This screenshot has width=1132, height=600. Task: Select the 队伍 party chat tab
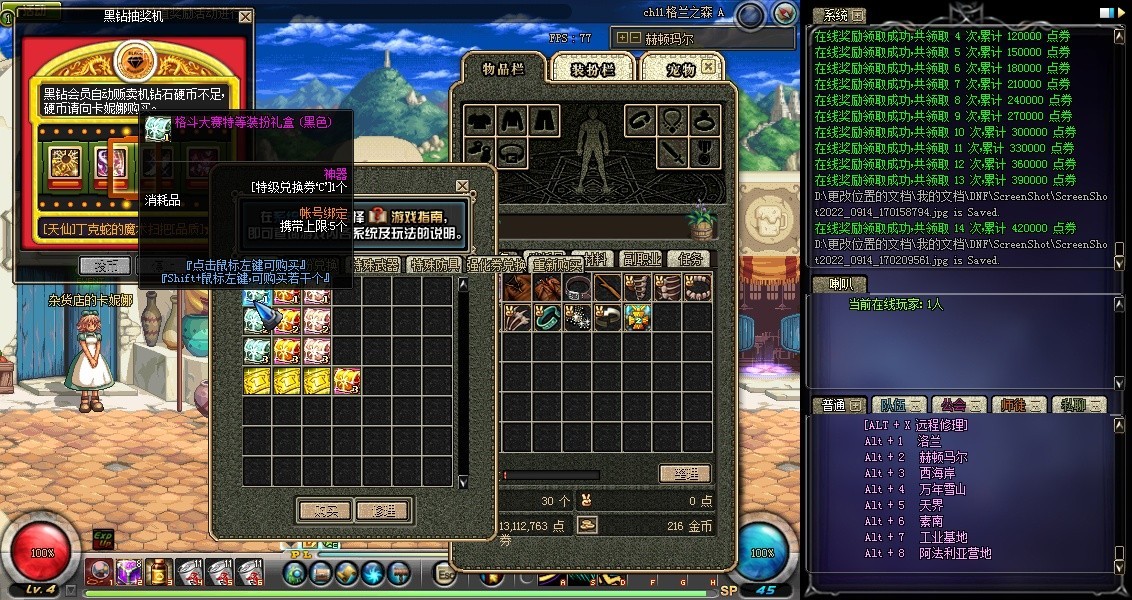(x=893, y=405)
